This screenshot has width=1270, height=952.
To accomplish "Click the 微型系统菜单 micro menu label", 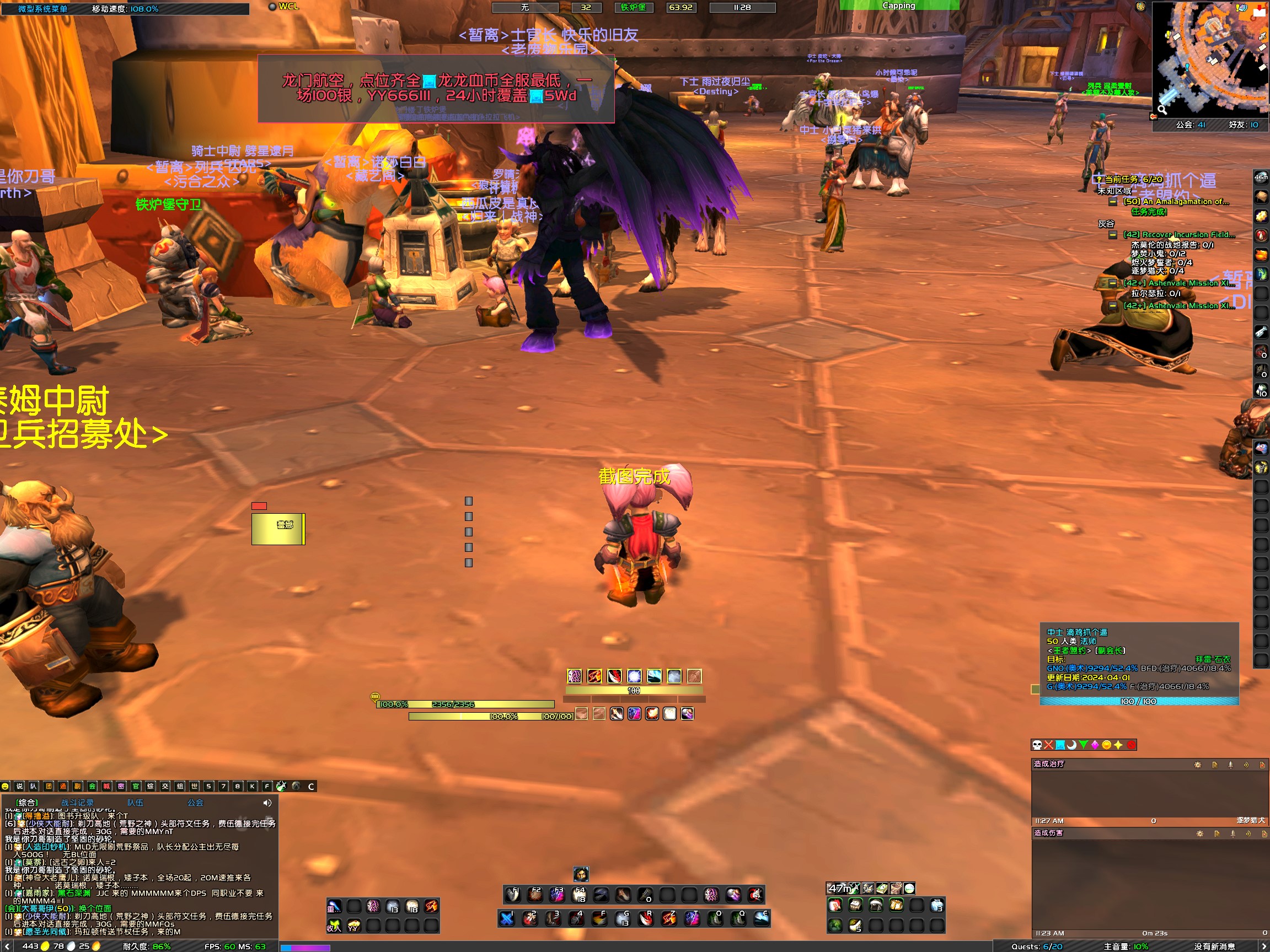I will pyautogui.click(x=42, y=9).
